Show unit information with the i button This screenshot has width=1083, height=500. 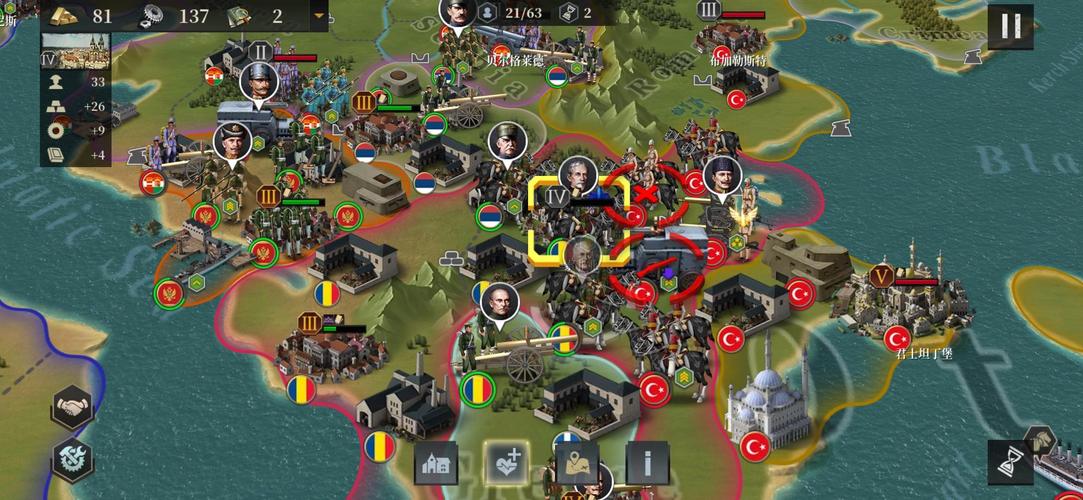647,463
